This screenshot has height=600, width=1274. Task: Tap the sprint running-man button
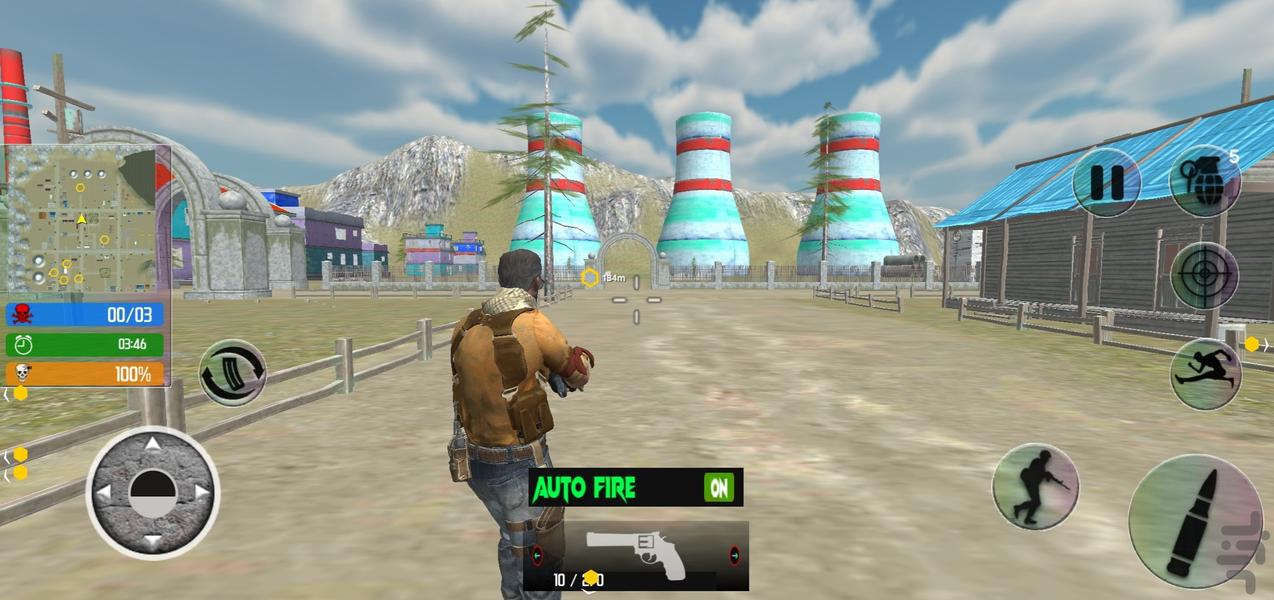point(1205,374)
